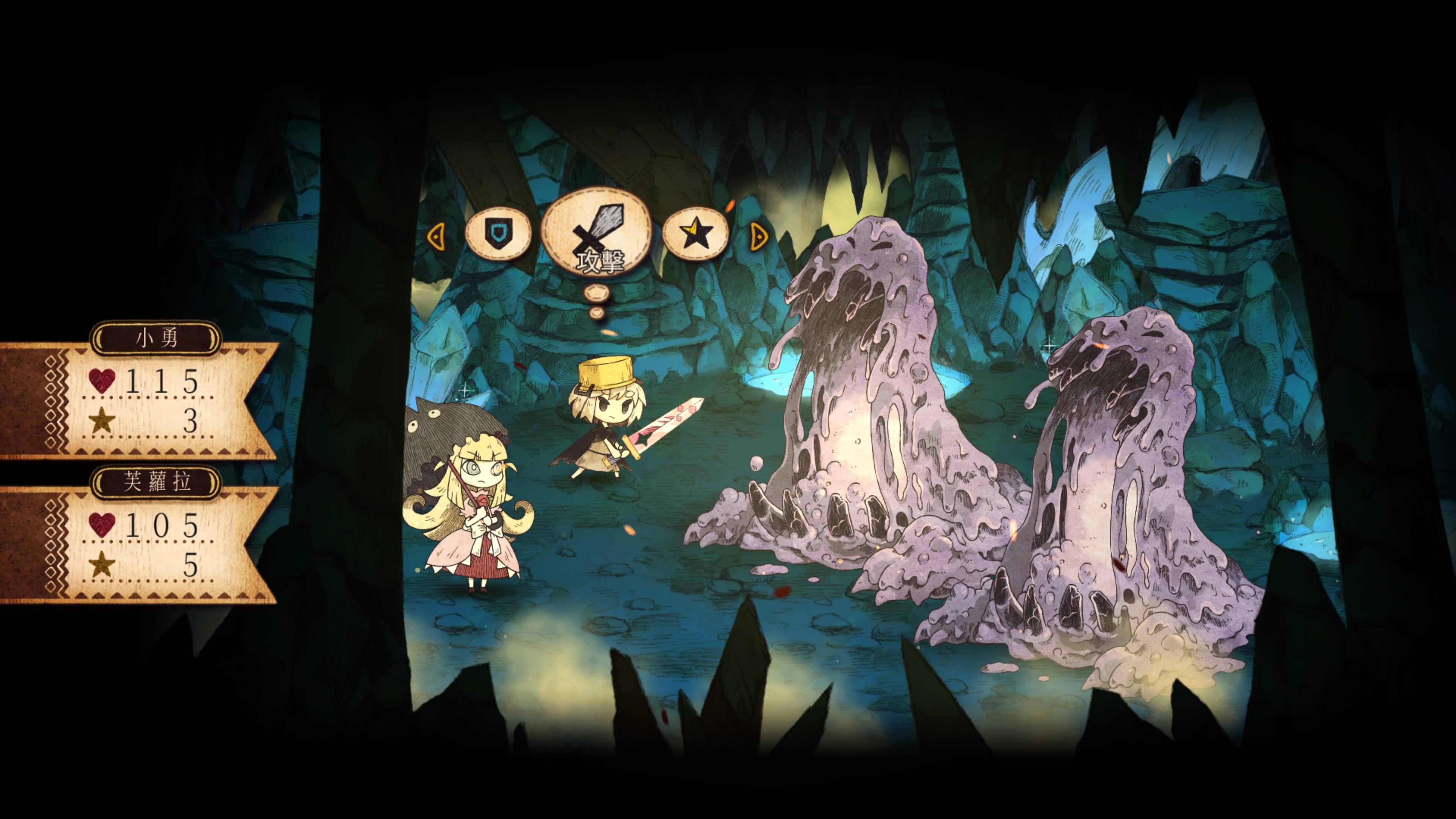Choose the shield defend command
Image resolution: width=1456 pixels, height=819 pixels.
(497, 233)
